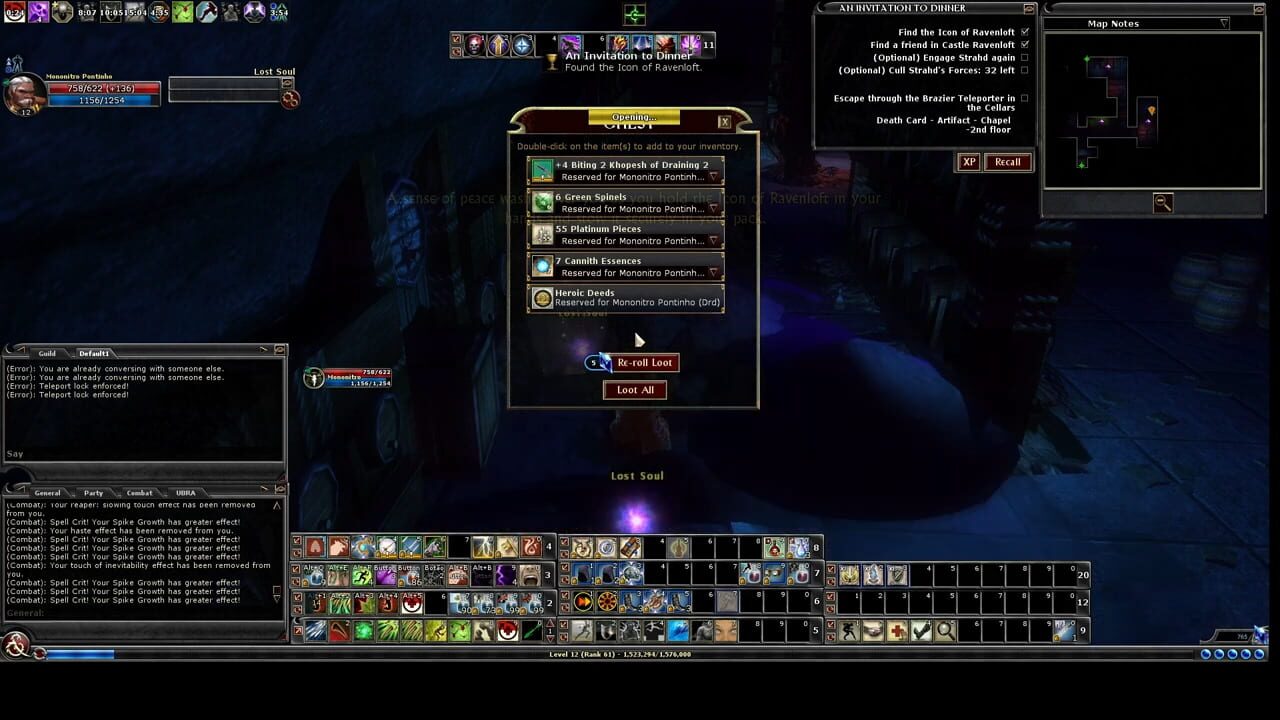Toggle the Cull Strahd's Forces checkbox
Viewport: 1280px width, 720px height.
[1024, 69]
